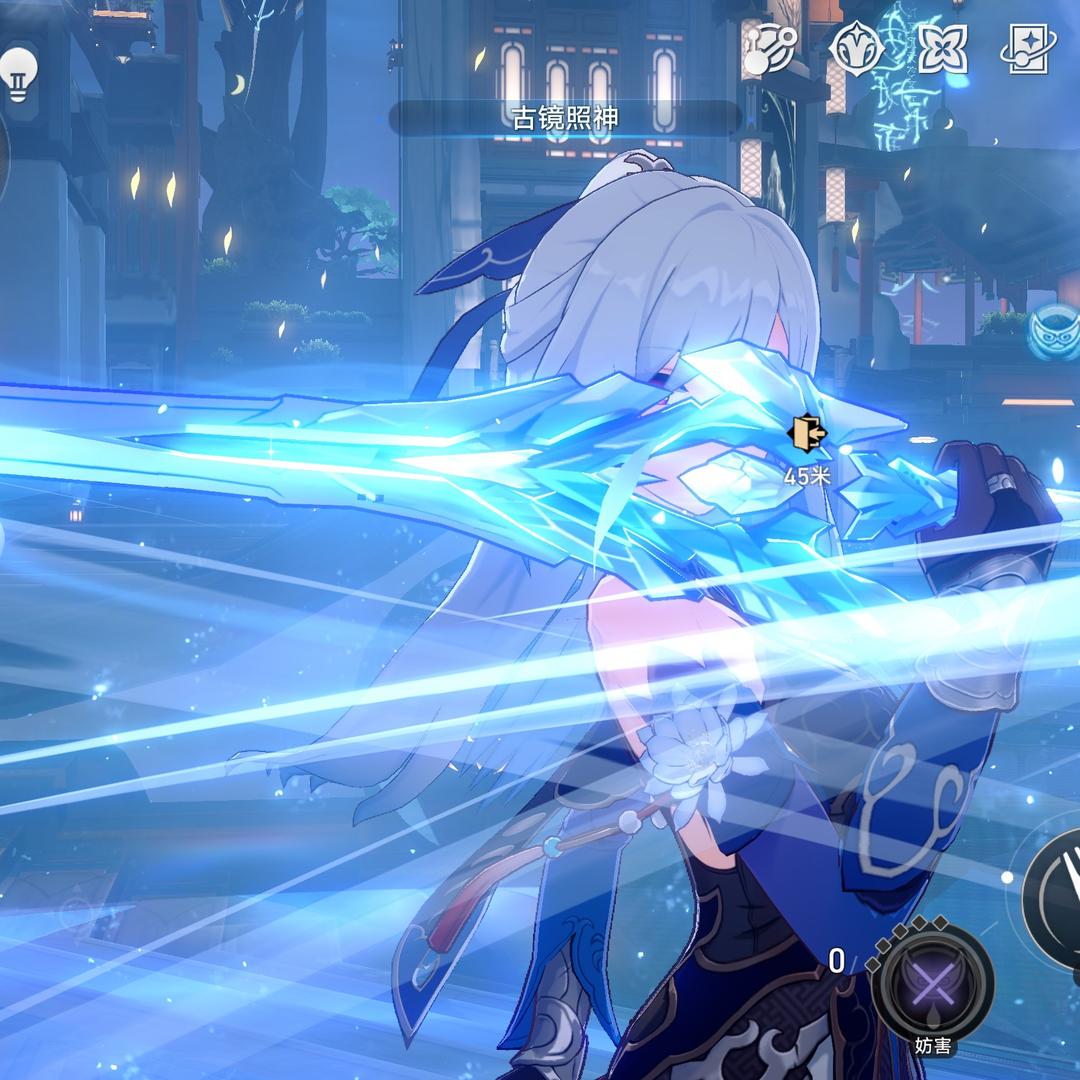Open the connected-nodes icon in top bar
This screenshot has height=1080, width=1080.
click(769, 49)
